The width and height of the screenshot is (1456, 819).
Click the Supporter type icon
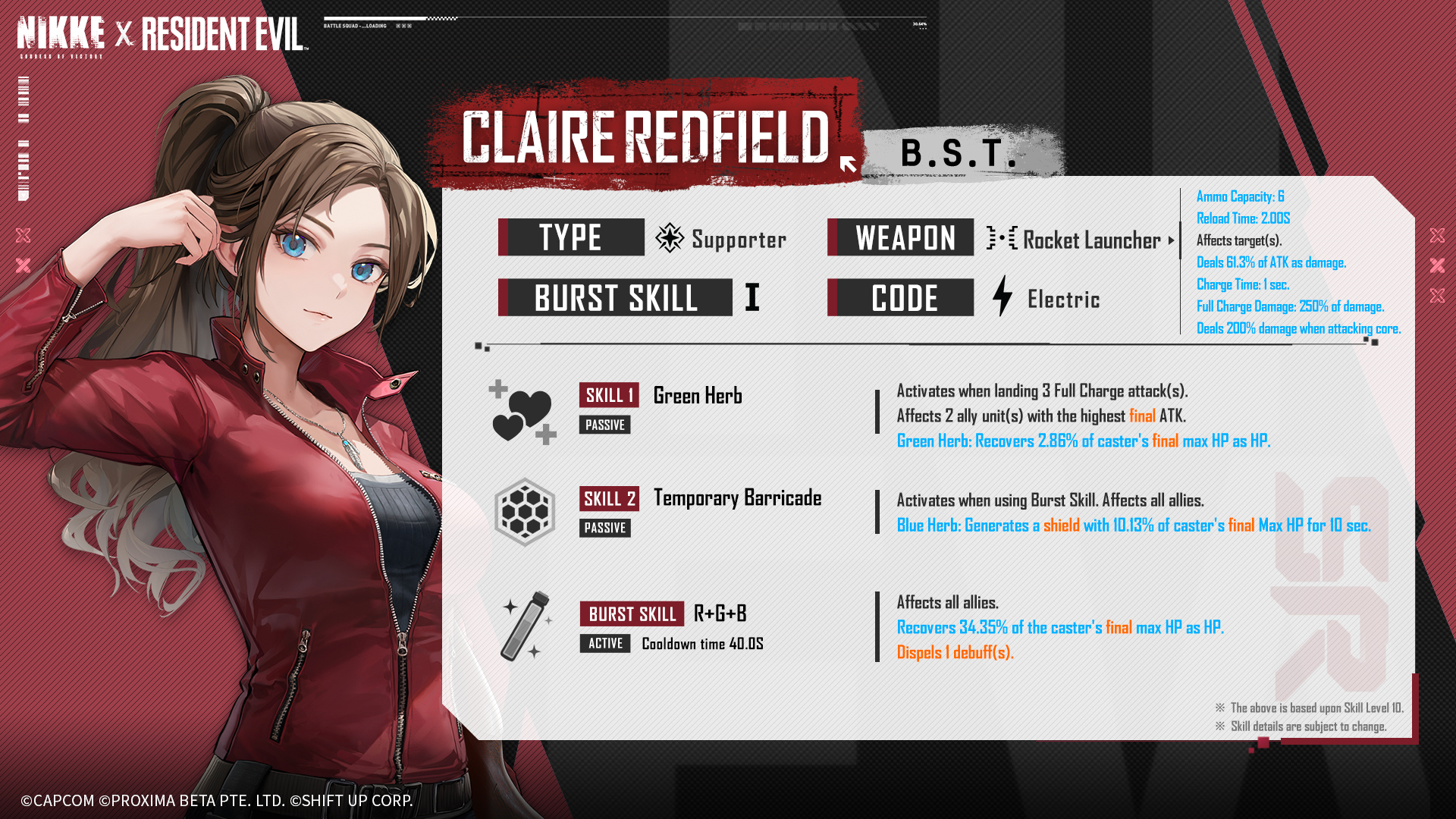coord(669,238)
